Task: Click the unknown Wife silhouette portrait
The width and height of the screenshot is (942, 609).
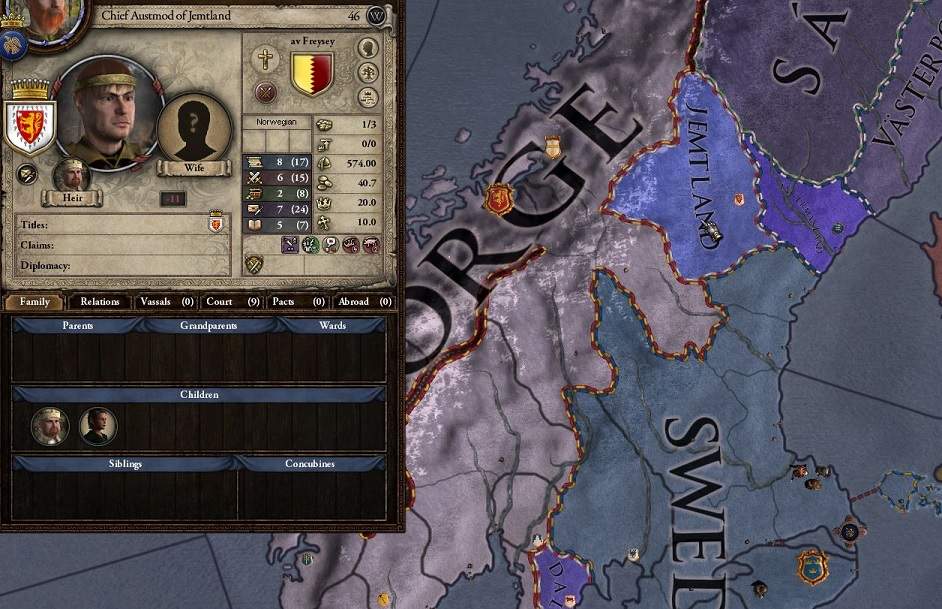Action: tap(194, 127)
